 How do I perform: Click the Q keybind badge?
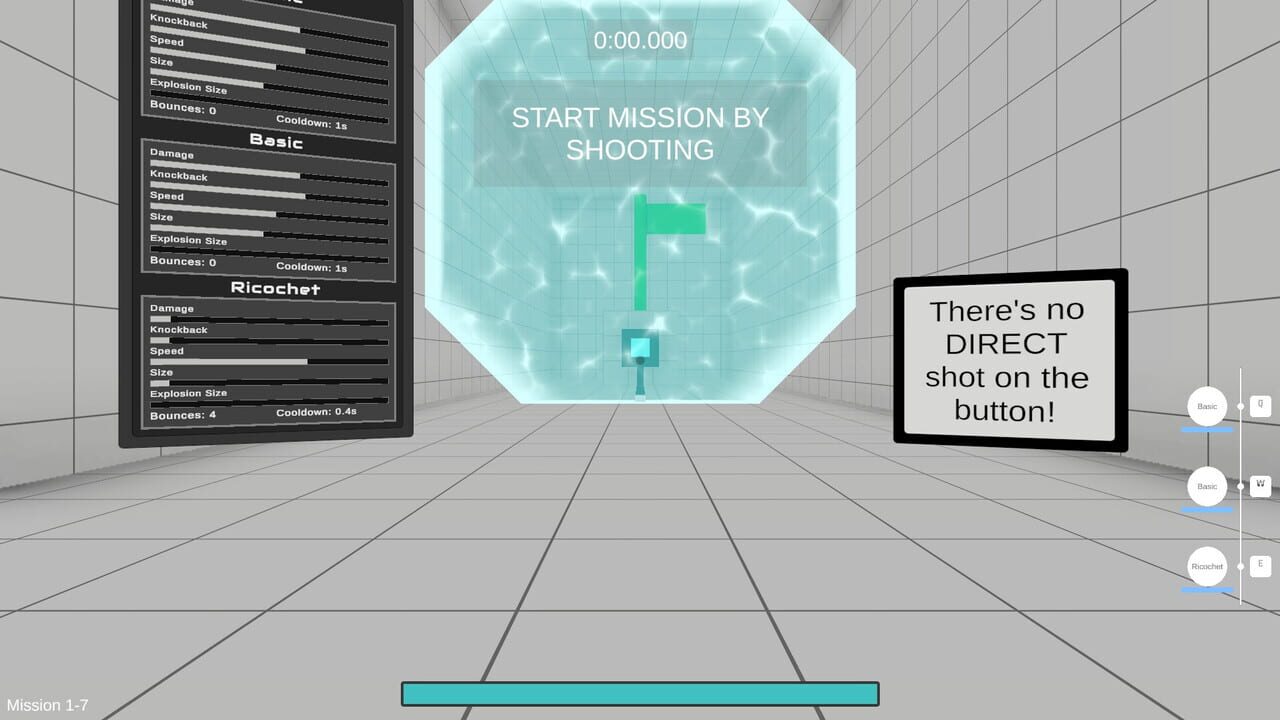click(x=1260, y=404)
